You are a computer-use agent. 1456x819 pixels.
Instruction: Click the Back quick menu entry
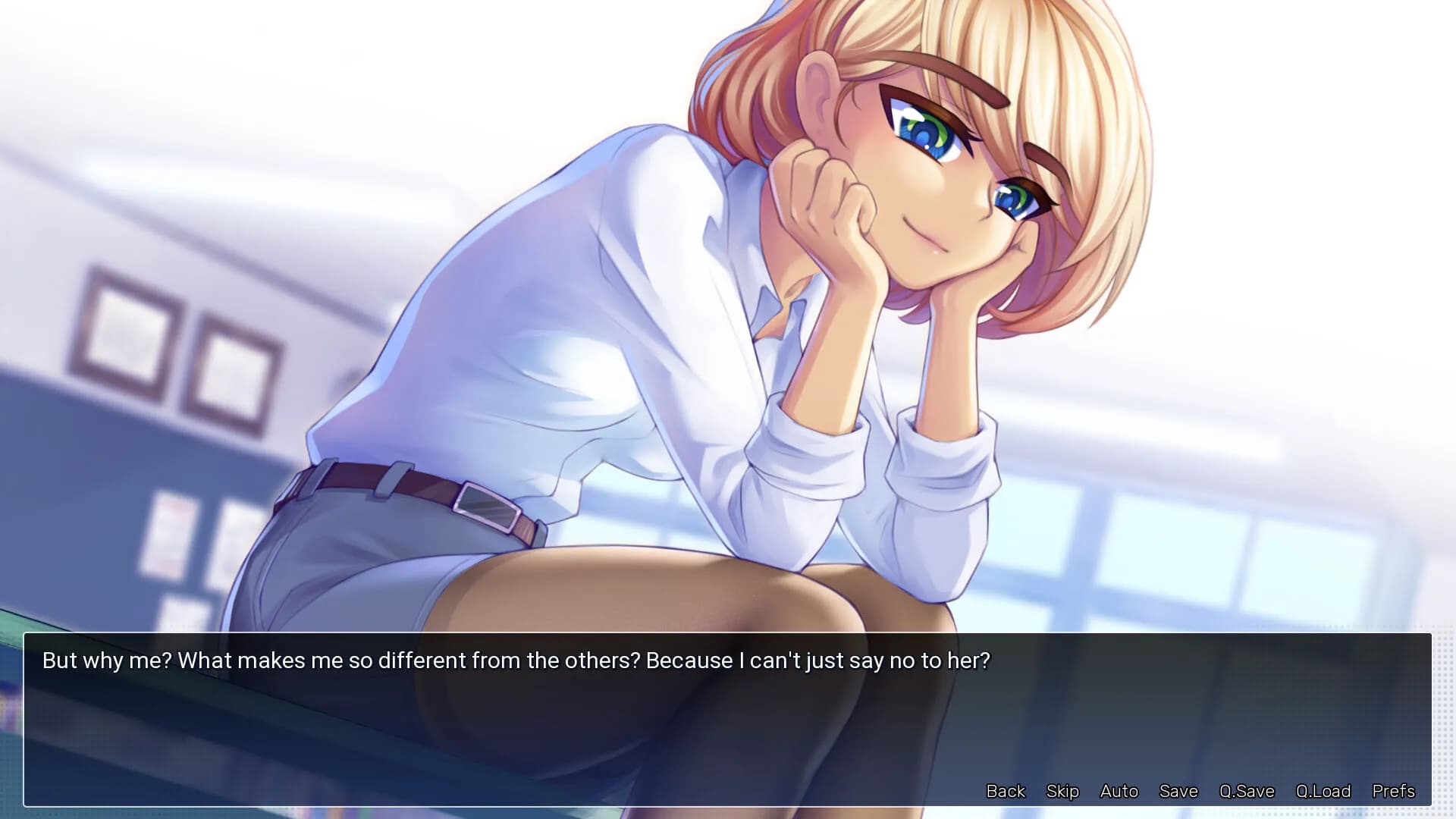(x=1005, y=791)
